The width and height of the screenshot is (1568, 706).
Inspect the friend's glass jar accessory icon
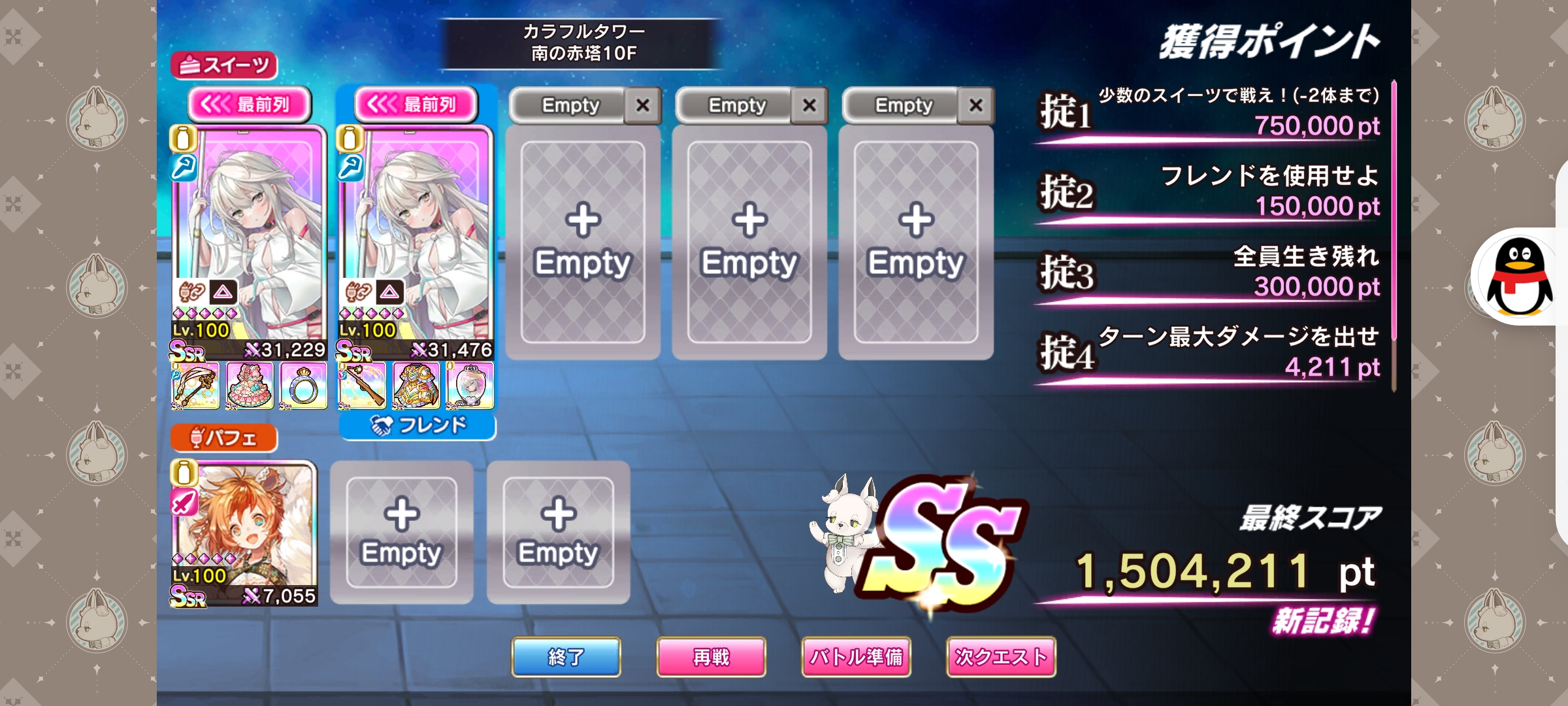coord(470,386)
